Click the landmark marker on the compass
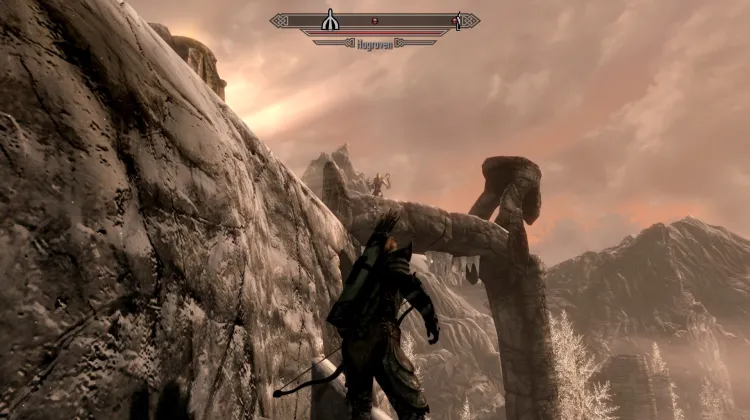The image size is (750, 420). tap(329, 20)
